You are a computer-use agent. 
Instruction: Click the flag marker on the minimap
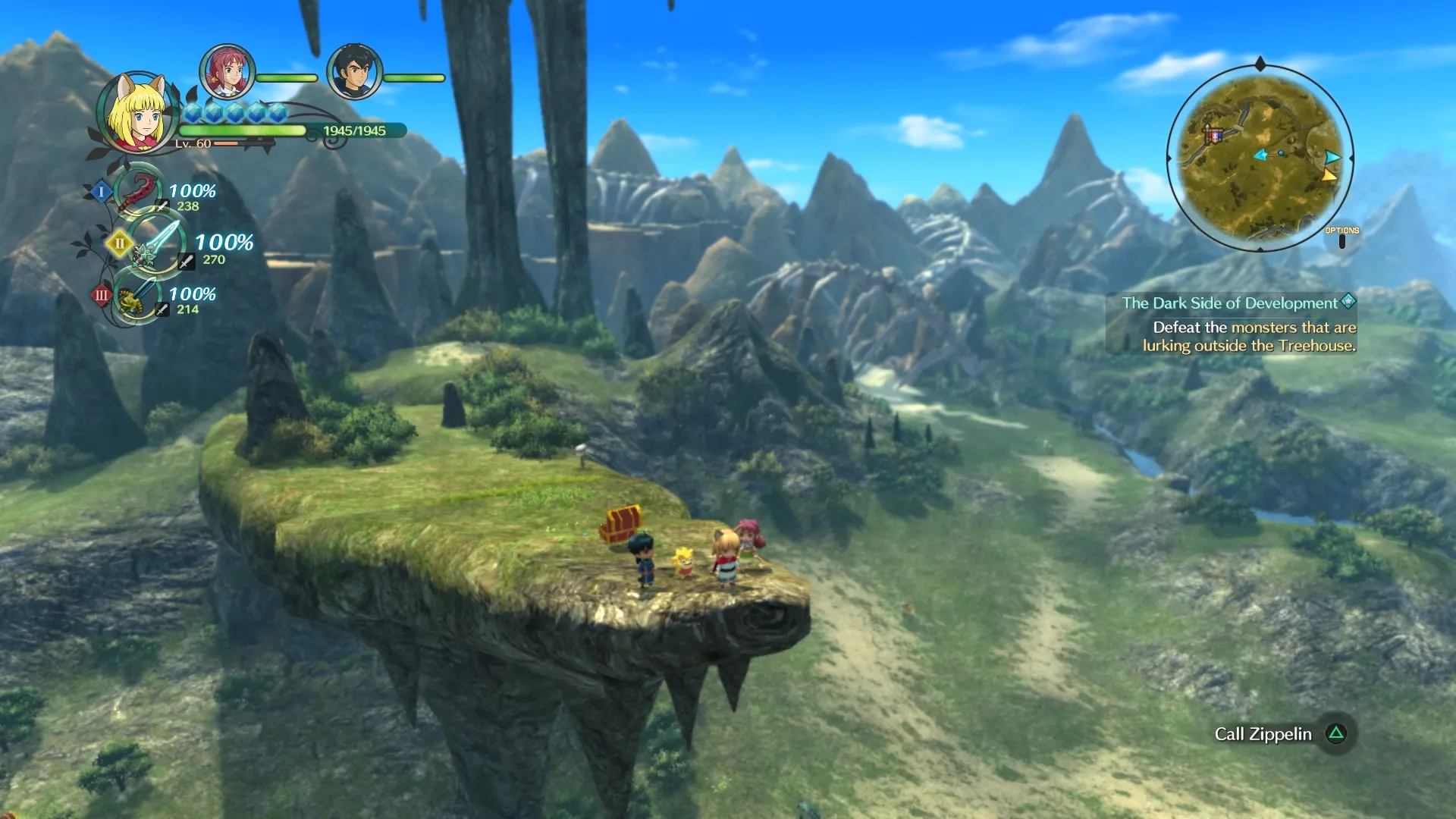1213,135
